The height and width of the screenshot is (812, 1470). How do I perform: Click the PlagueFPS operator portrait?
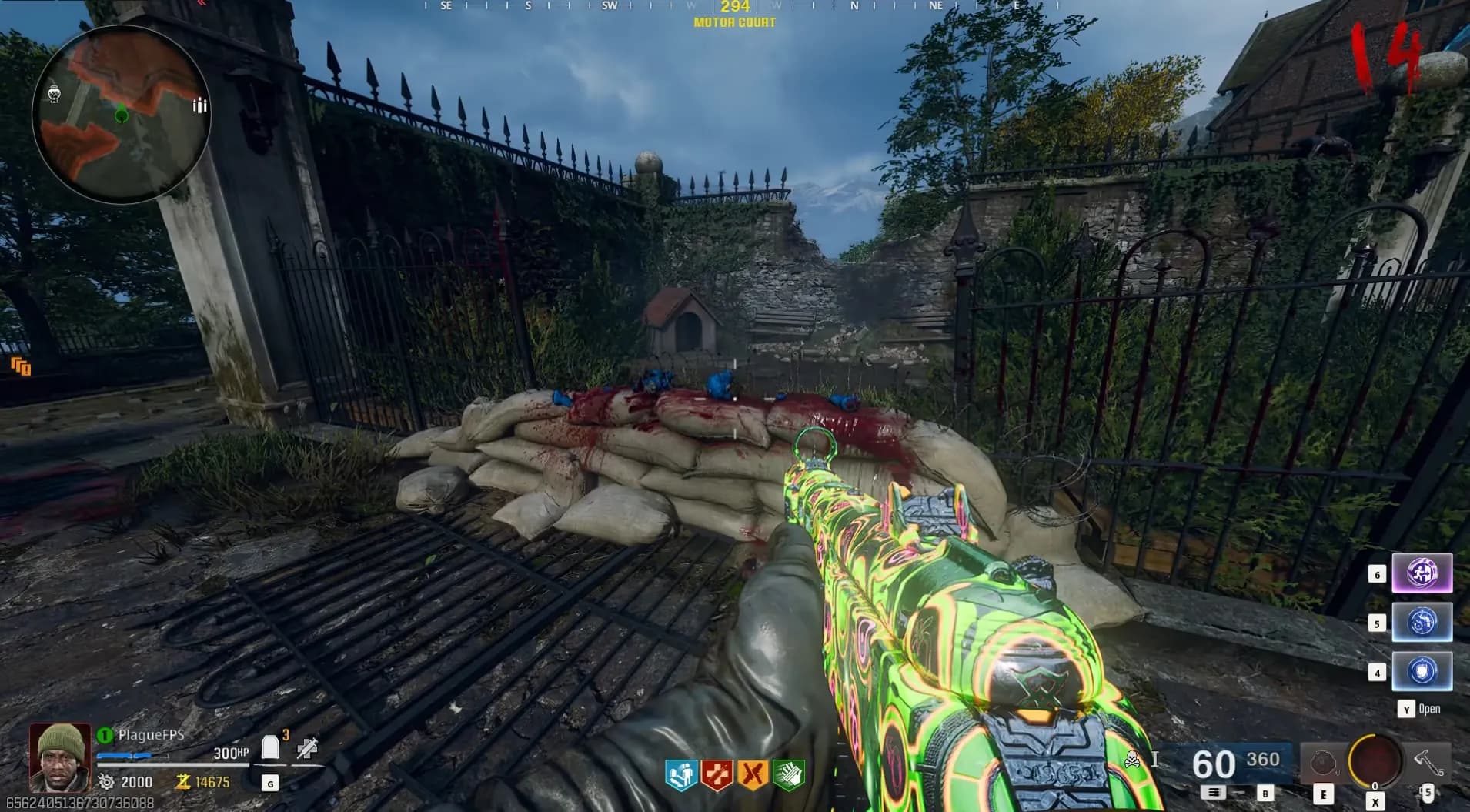tap(60, 757)
